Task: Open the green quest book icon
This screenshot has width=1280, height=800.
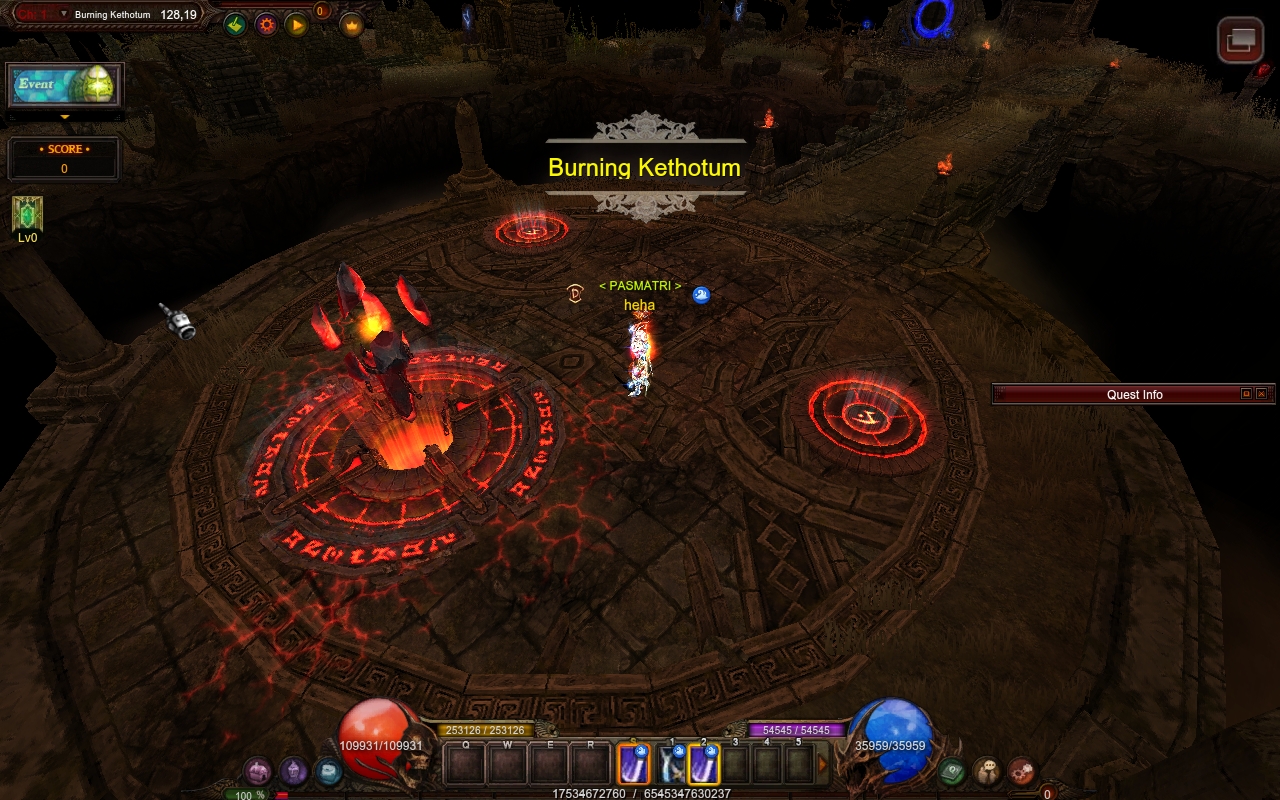Action: 952,771
